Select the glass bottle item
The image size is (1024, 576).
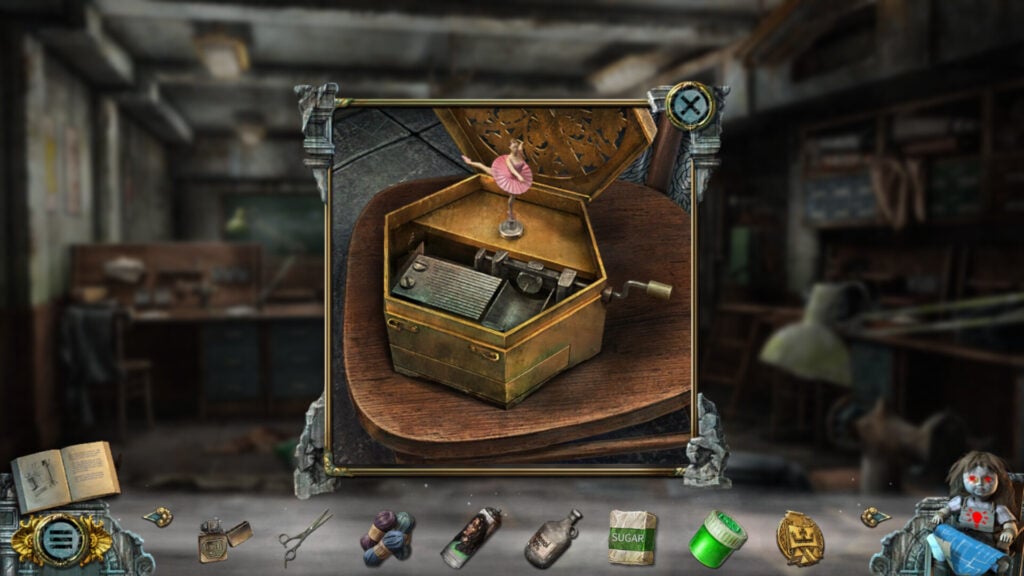pyautogui.click(x=552, y=538)
